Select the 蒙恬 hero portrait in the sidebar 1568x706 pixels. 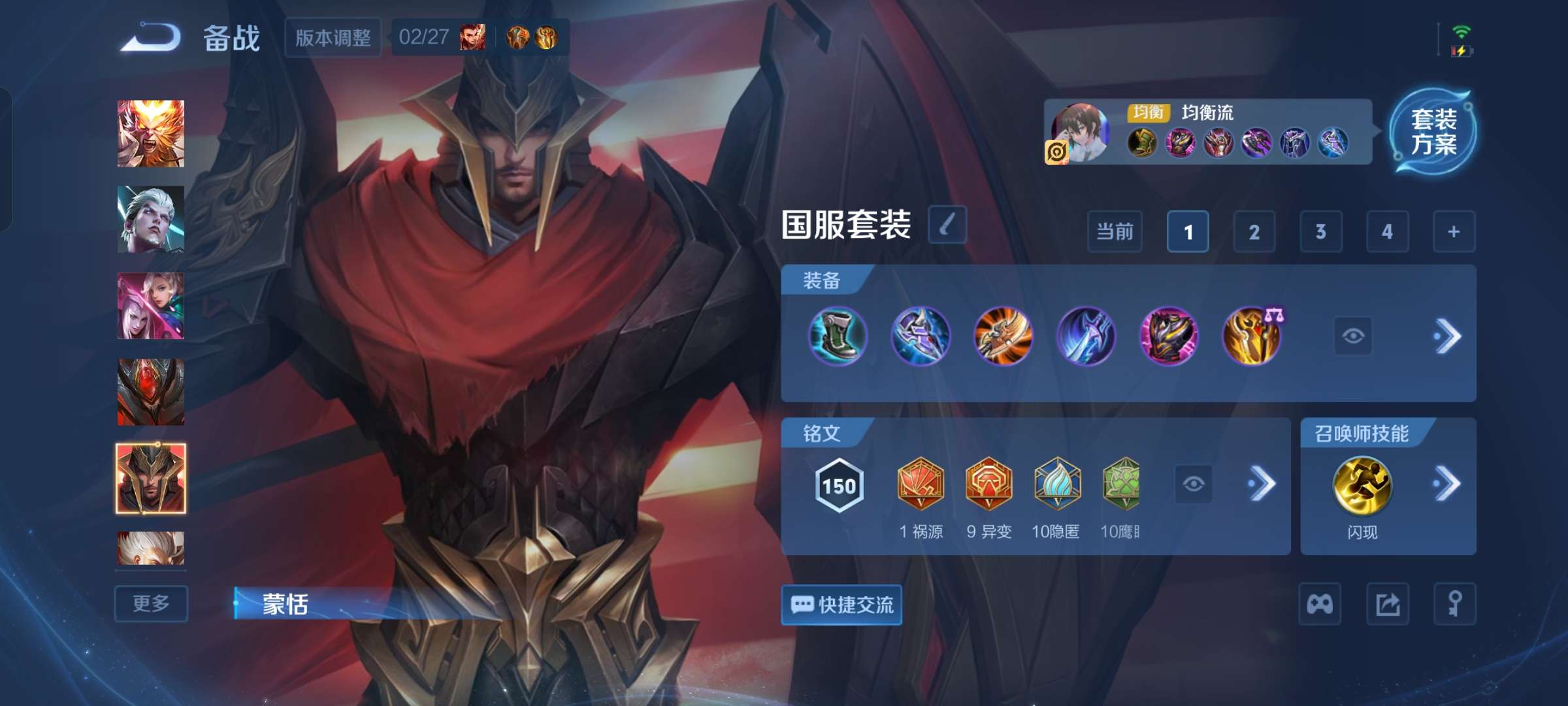(x=150, y=479)
